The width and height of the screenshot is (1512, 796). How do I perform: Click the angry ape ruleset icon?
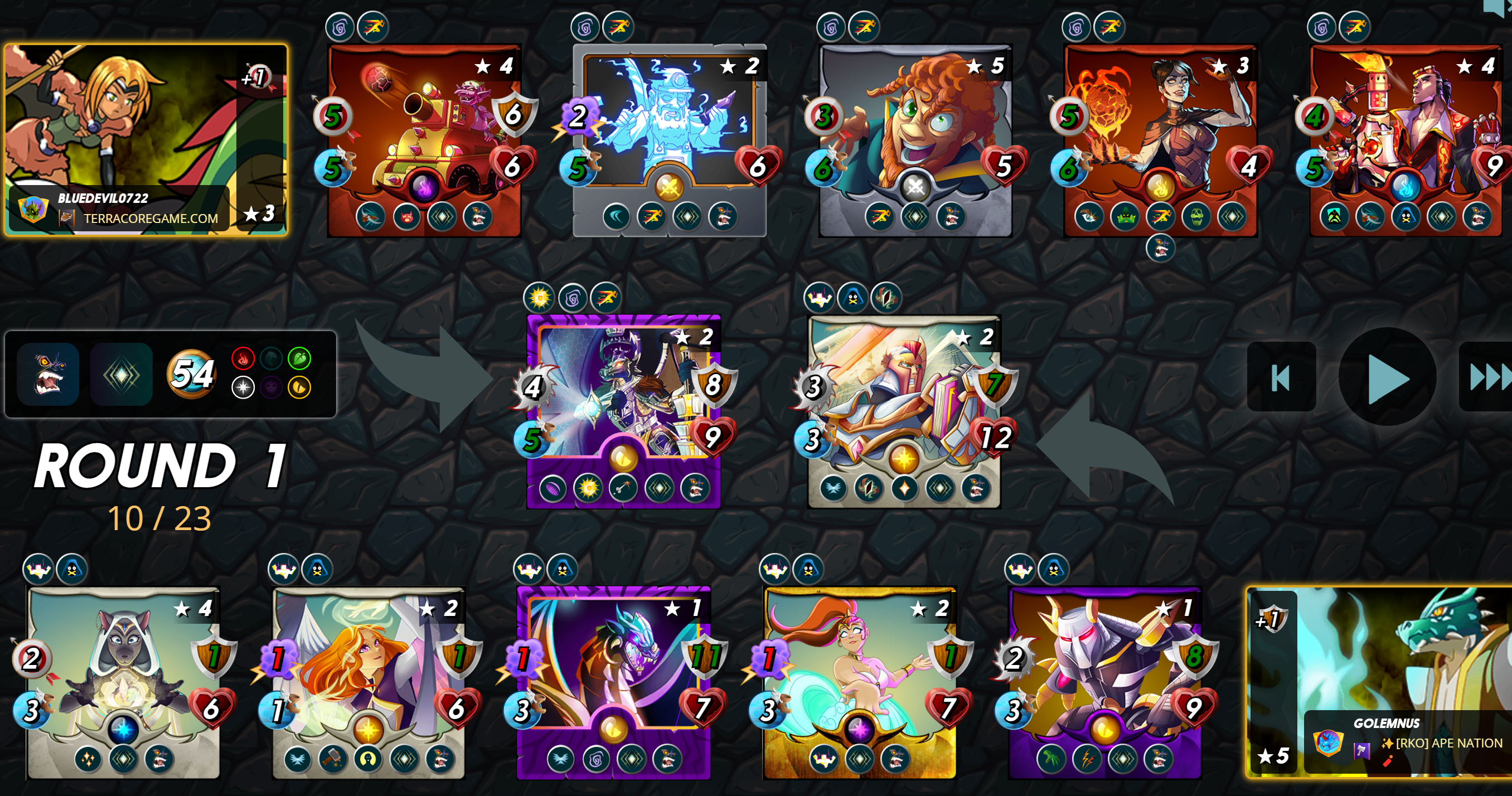48,376
